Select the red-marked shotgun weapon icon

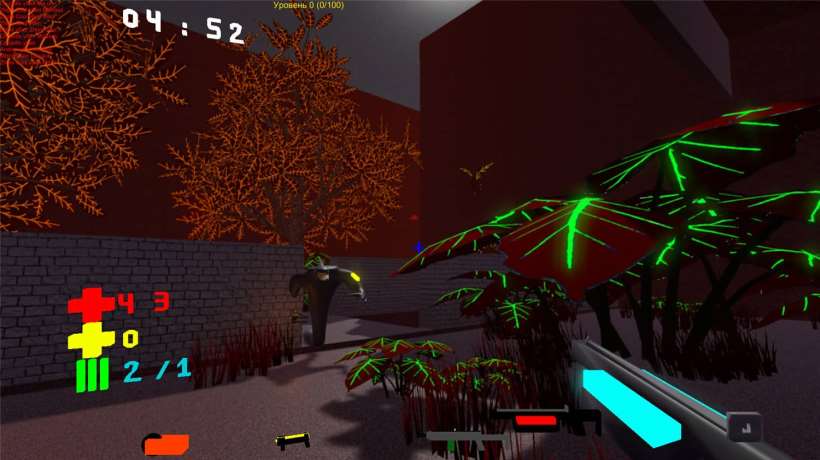543,421
